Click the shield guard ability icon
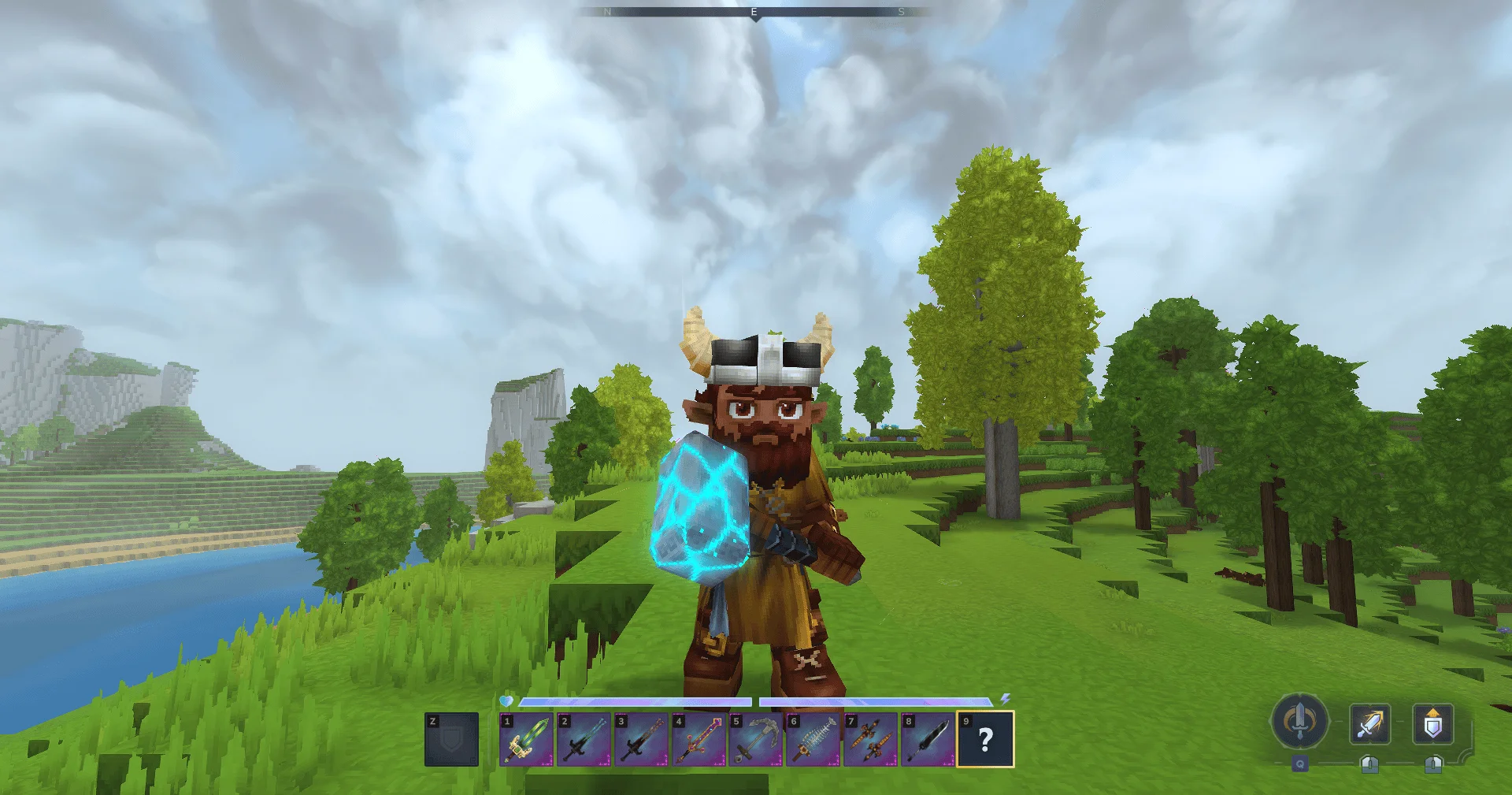Viewport: 1512px width, 795px height. 1432,724
